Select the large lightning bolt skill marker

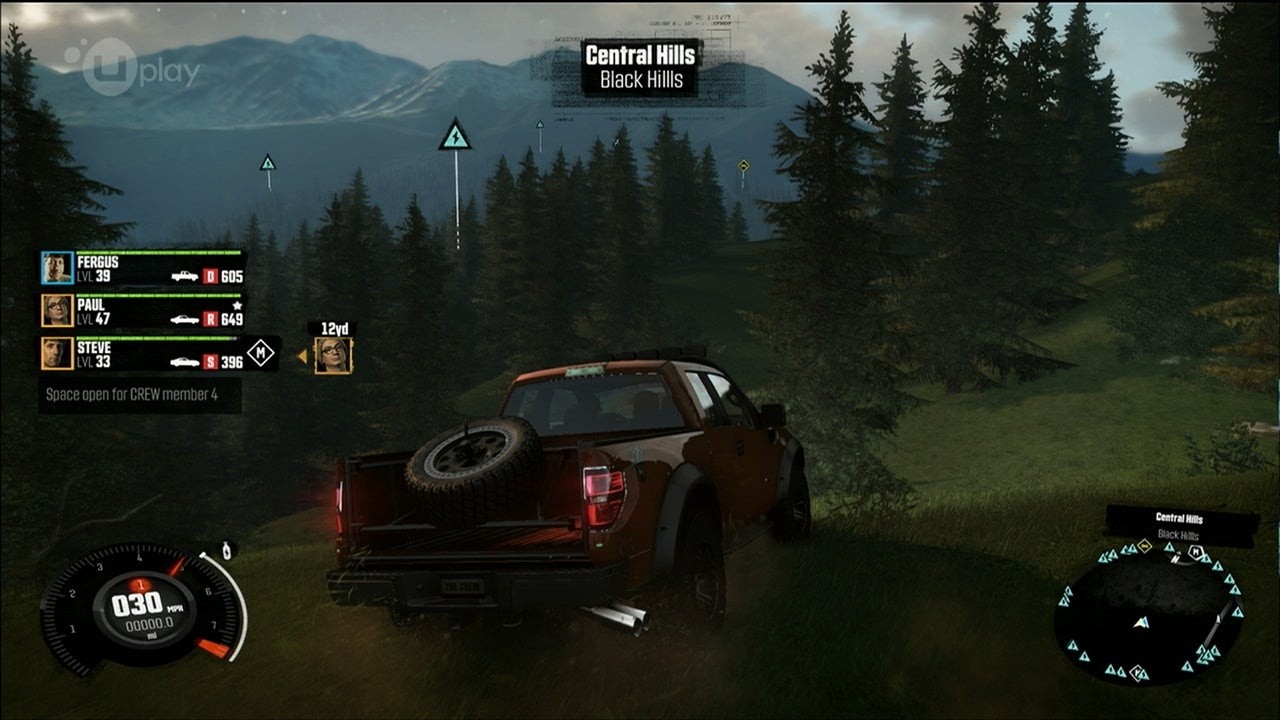click(x=455, y=136)
